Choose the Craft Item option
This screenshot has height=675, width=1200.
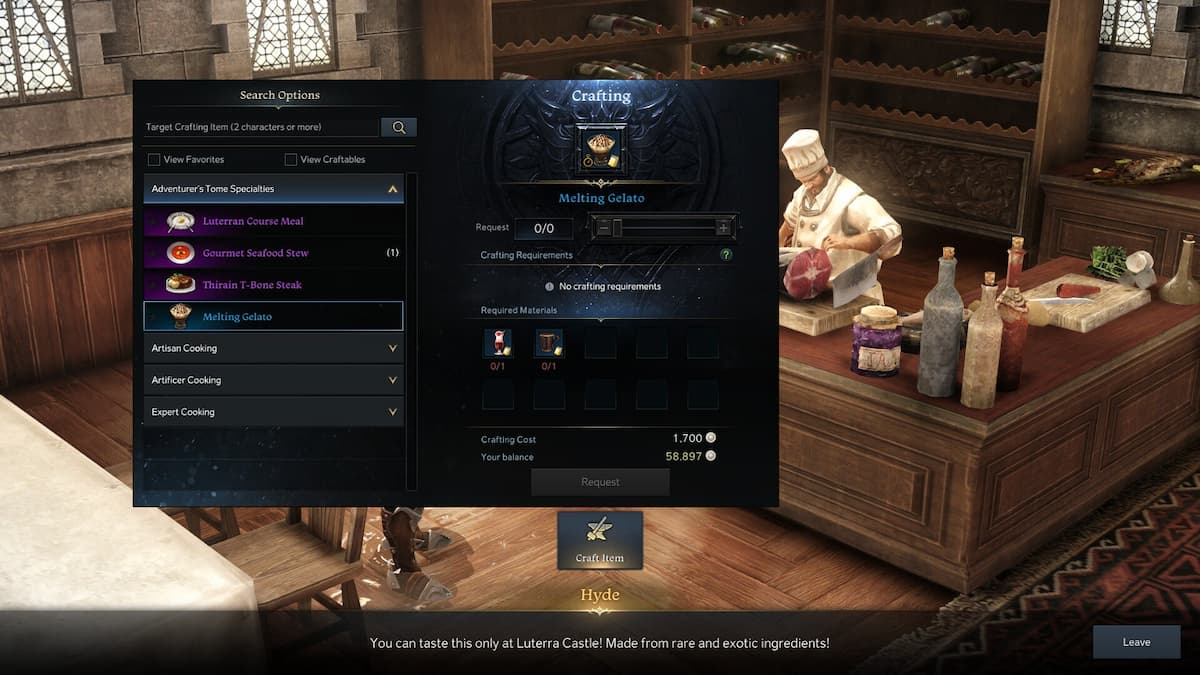pyautogui.click(x=600, y=540)
